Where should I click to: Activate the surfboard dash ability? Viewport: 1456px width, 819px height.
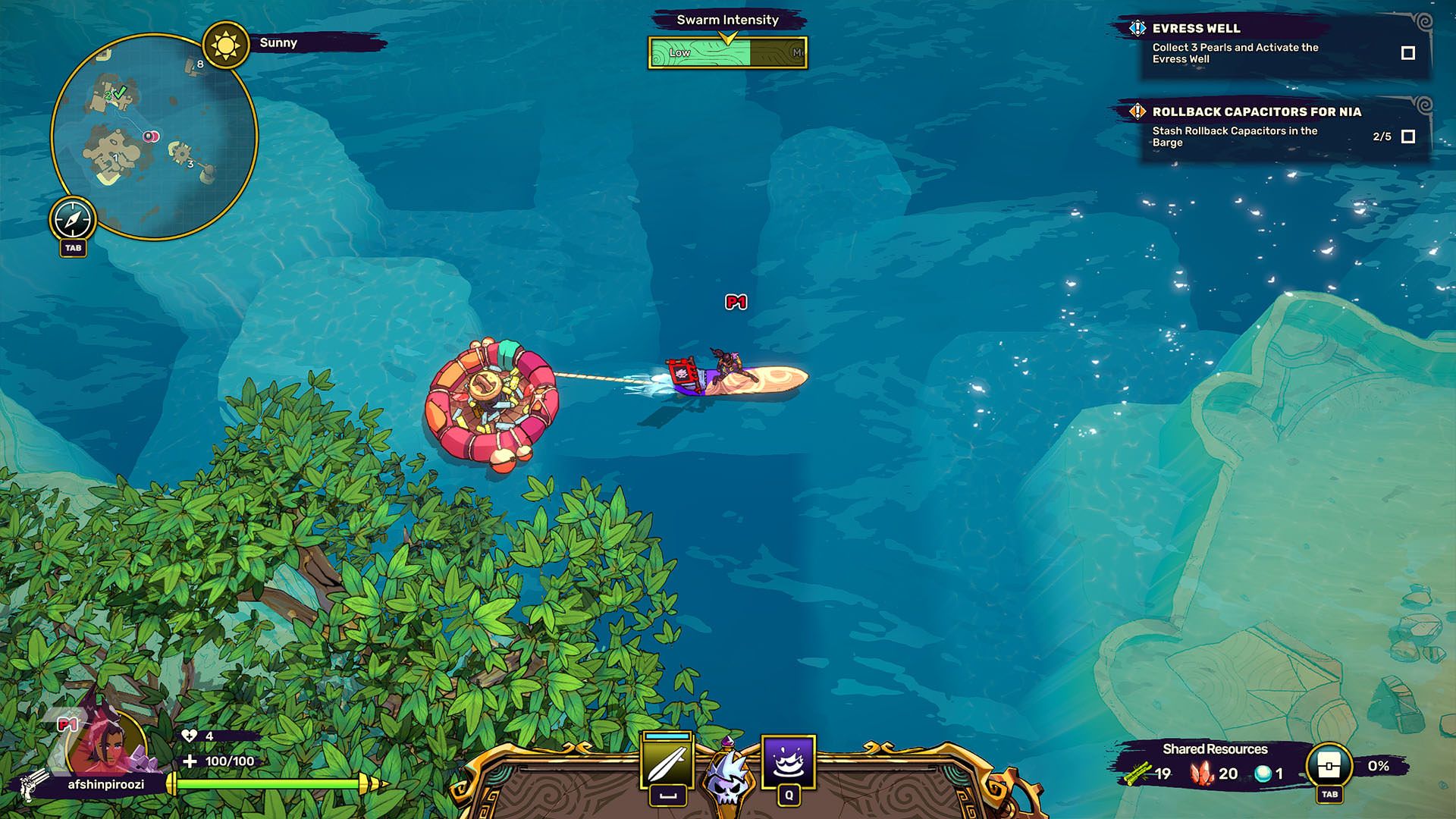pyautogui.click(x=667, y=761)
